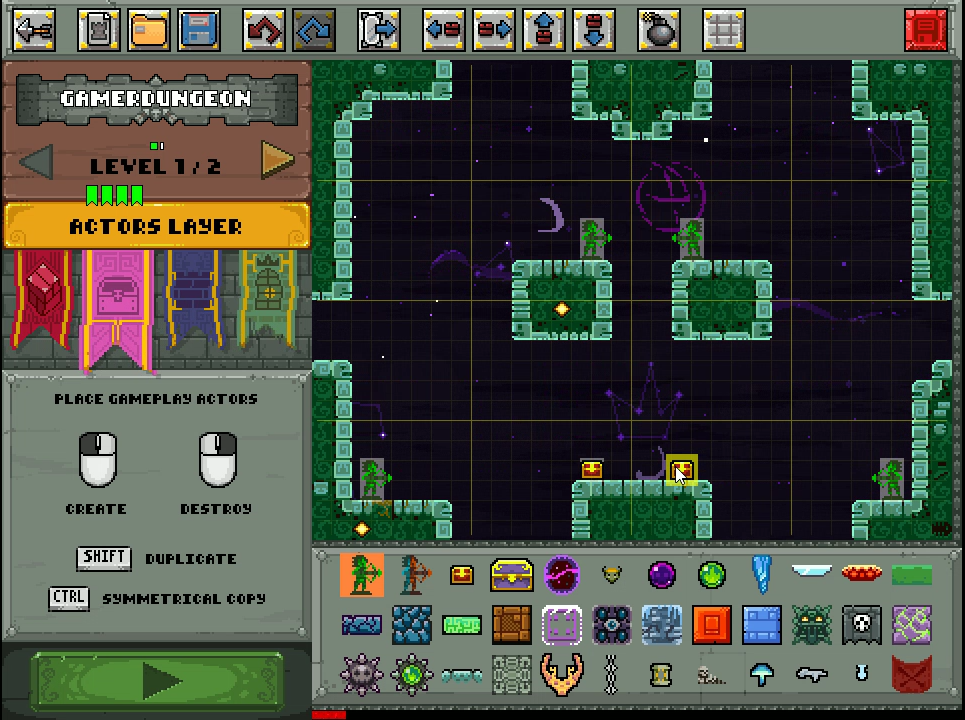The image size is (965, 720).
Task: Save using the blue floppy disk button
Action: 199,30
